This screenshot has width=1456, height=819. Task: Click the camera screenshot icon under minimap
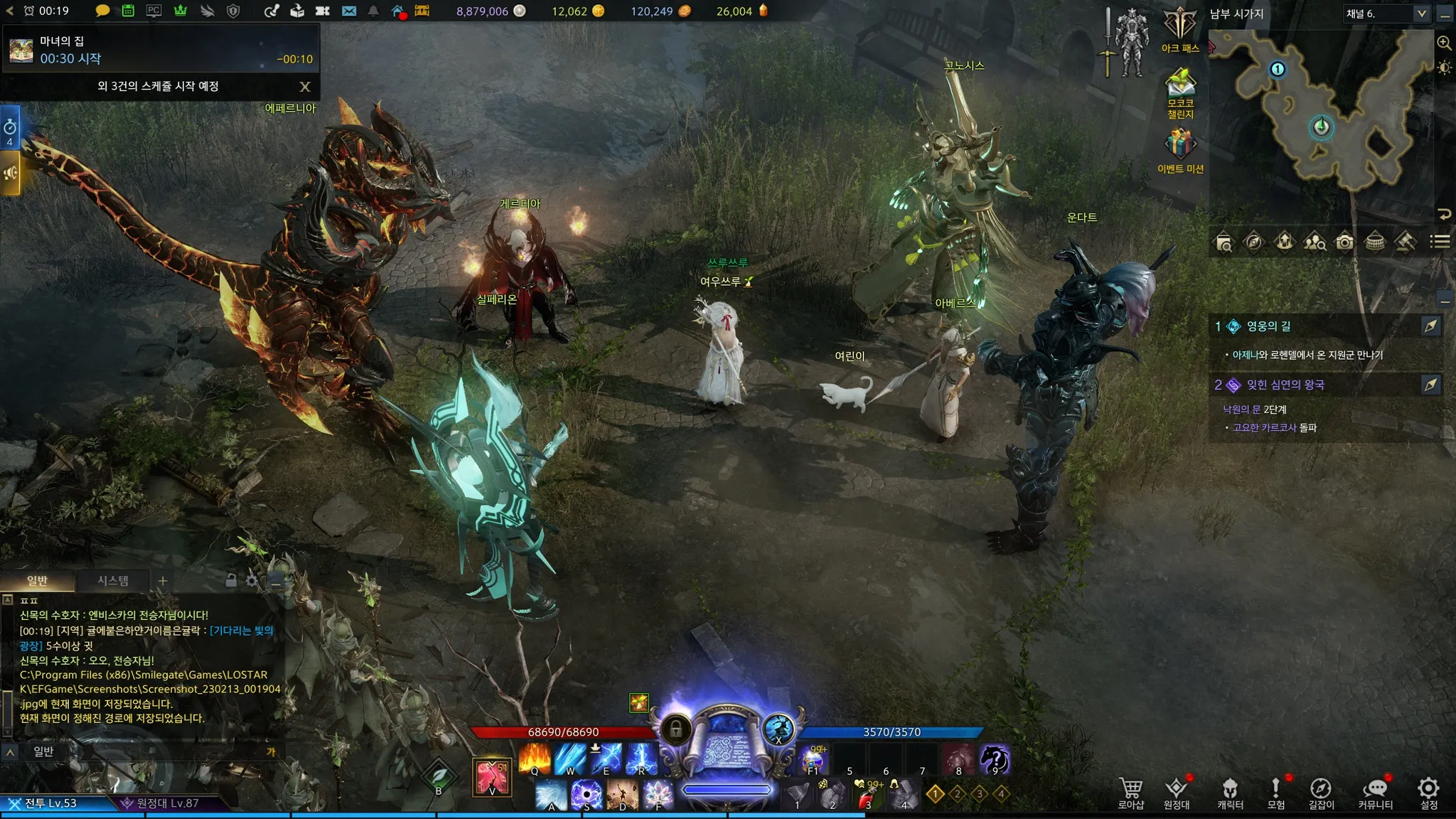[1344, 242]
